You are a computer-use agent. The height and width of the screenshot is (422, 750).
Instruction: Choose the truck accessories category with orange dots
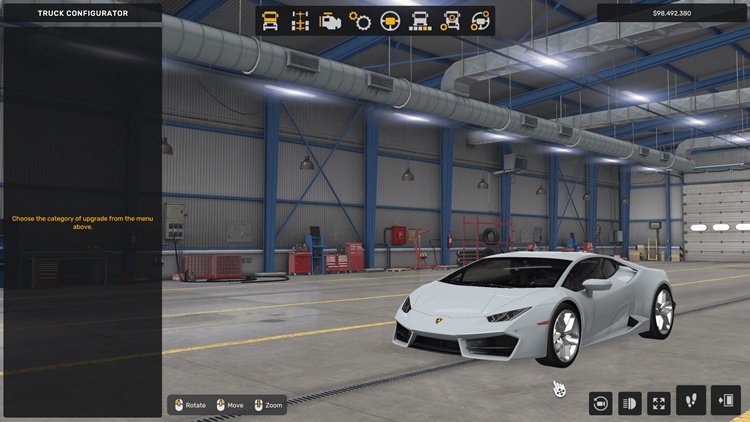[451, 21]
